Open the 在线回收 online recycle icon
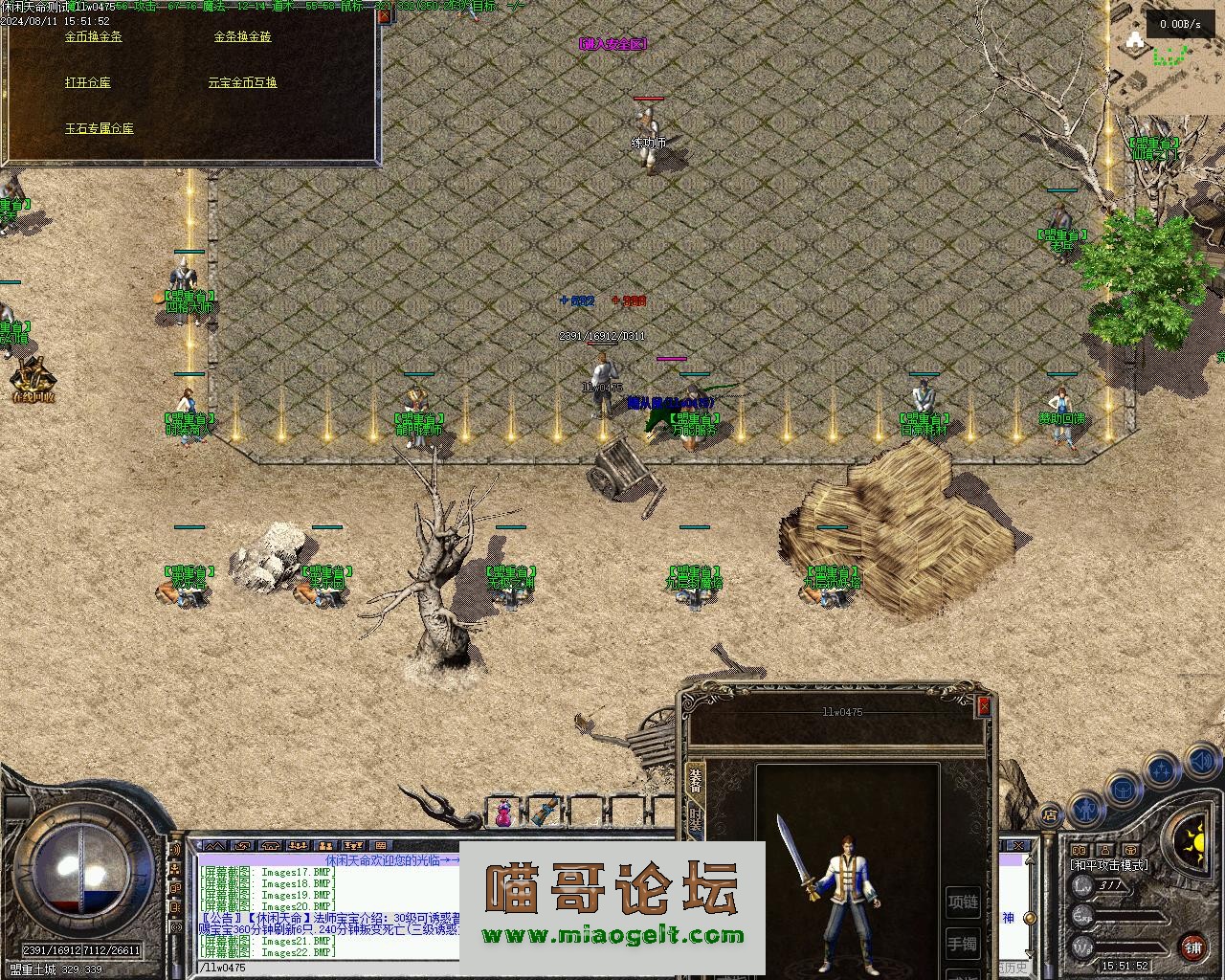The image size is (1225, 980). pos(33,380)
